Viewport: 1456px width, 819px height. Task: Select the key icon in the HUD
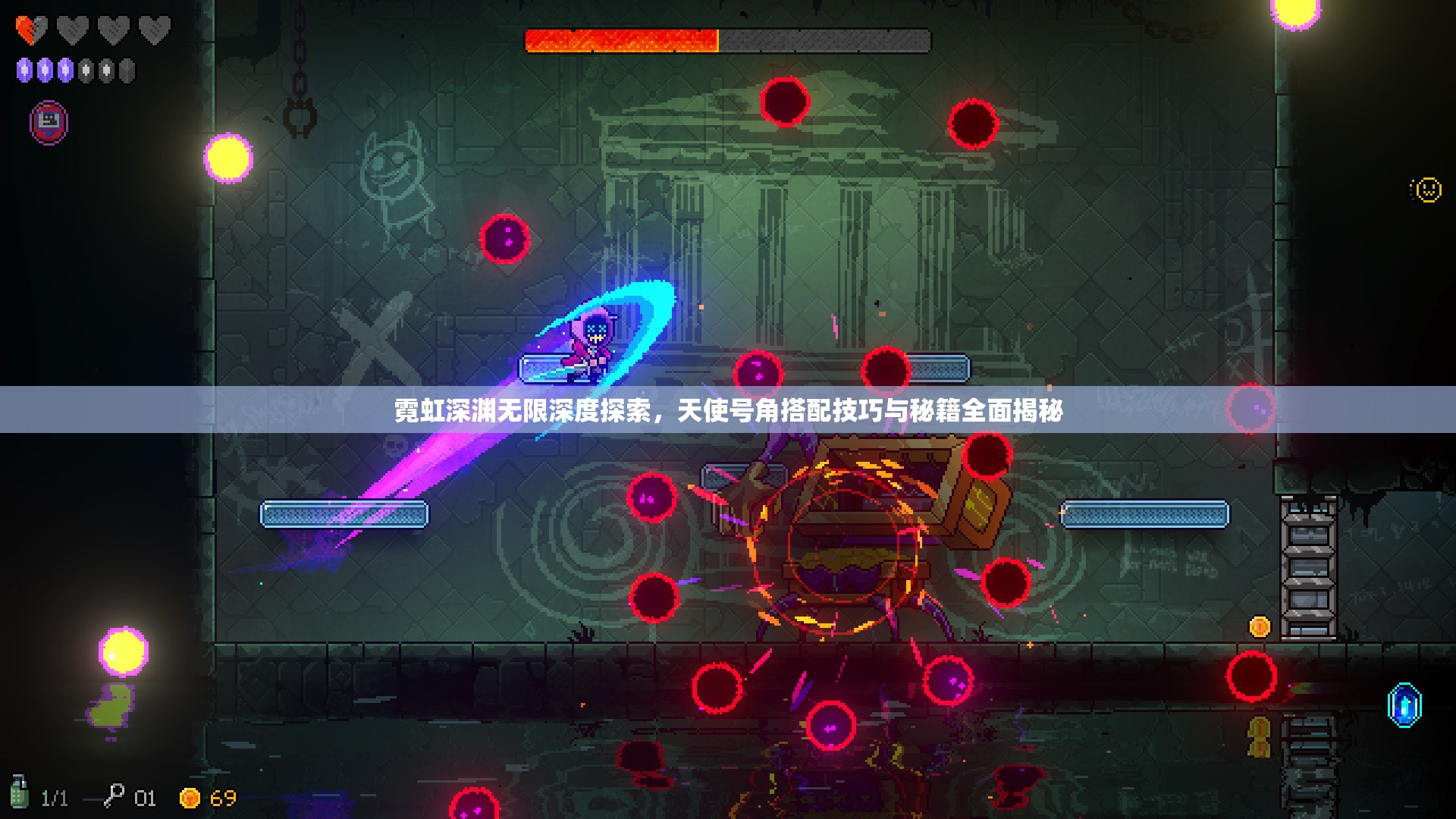(x=114, y=795)
